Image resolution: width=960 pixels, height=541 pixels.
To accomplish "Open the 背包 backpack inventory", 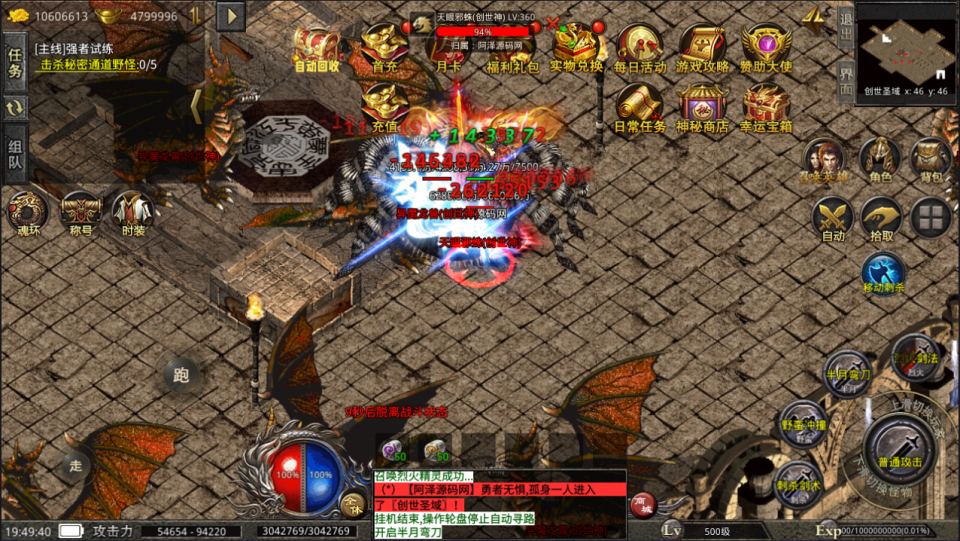I will click(x=931, y=160).
